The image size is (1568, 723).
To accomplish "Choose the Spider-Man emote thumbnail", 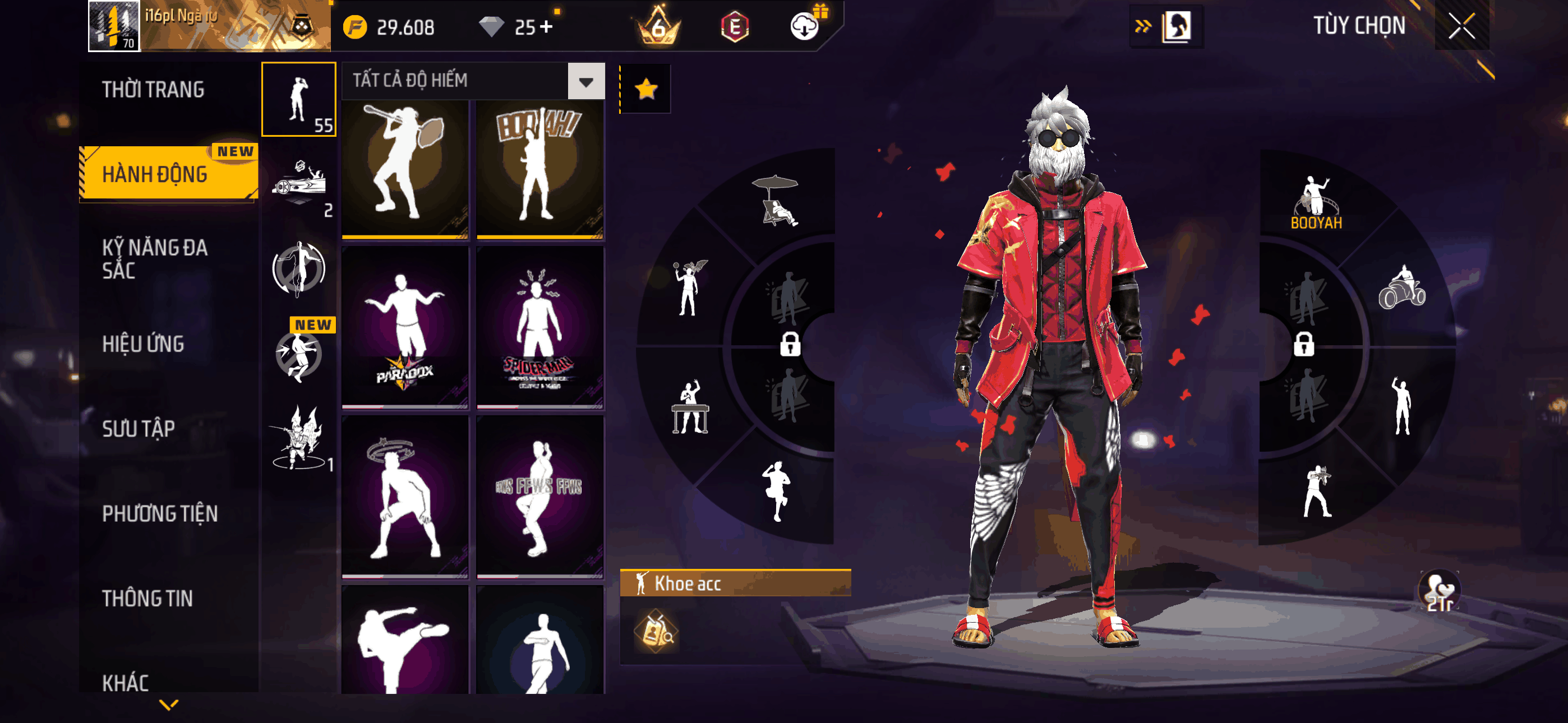I will coord(539,327).
